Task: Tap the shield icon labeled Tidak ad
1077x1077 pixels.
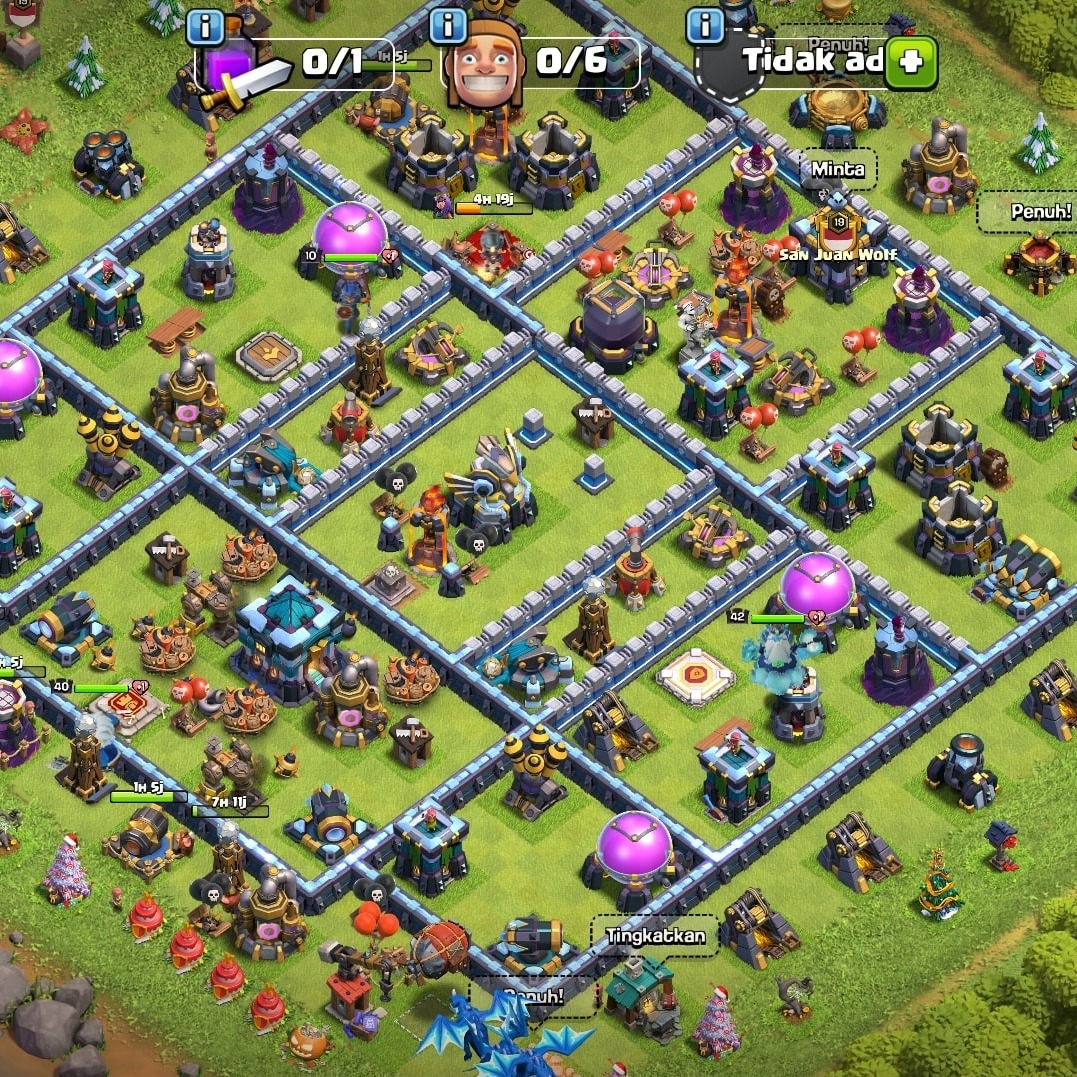Action: coord(728,65)
